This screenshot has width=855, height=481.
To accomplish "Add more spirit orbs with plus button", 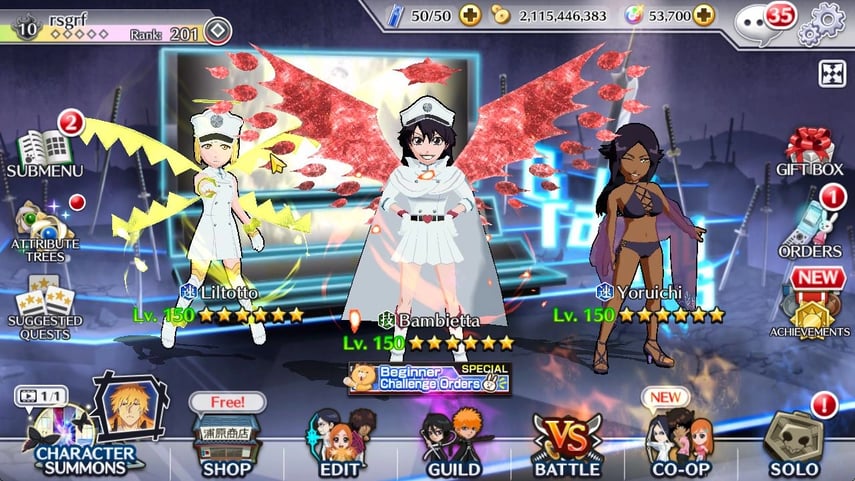I will [704, 15].
